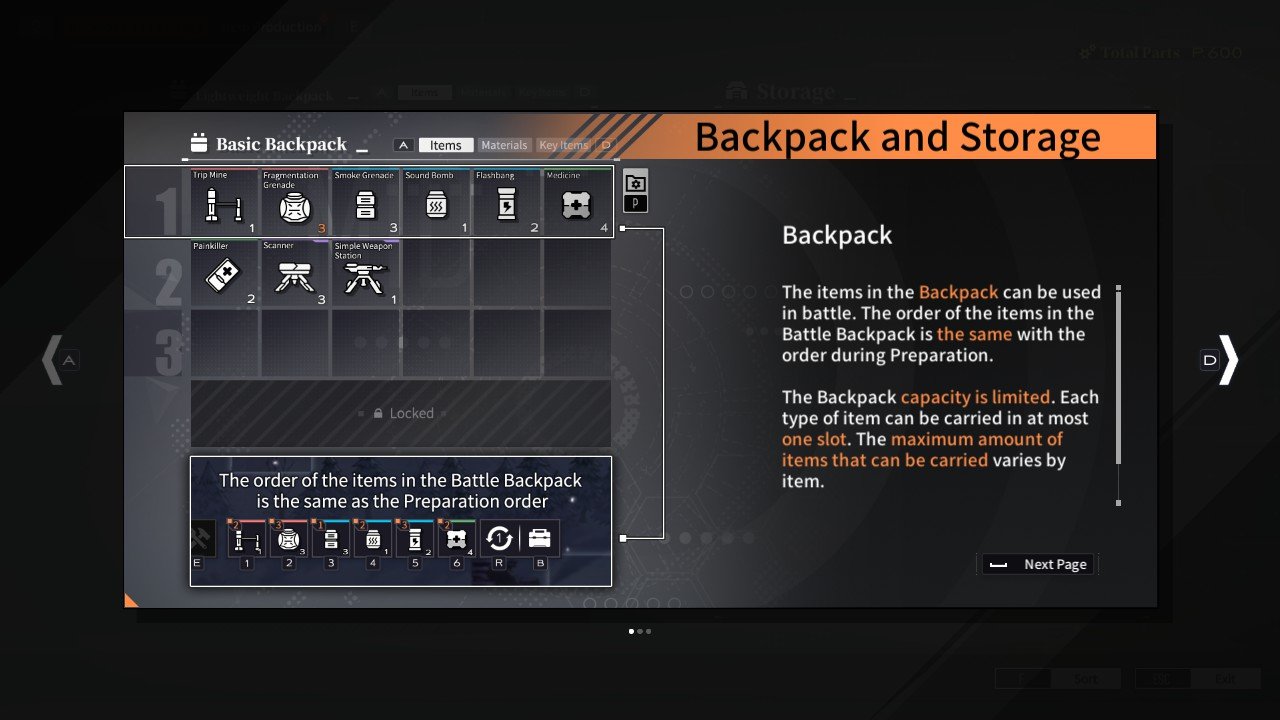Switch to the Materials tab

(x=504, y=144)
